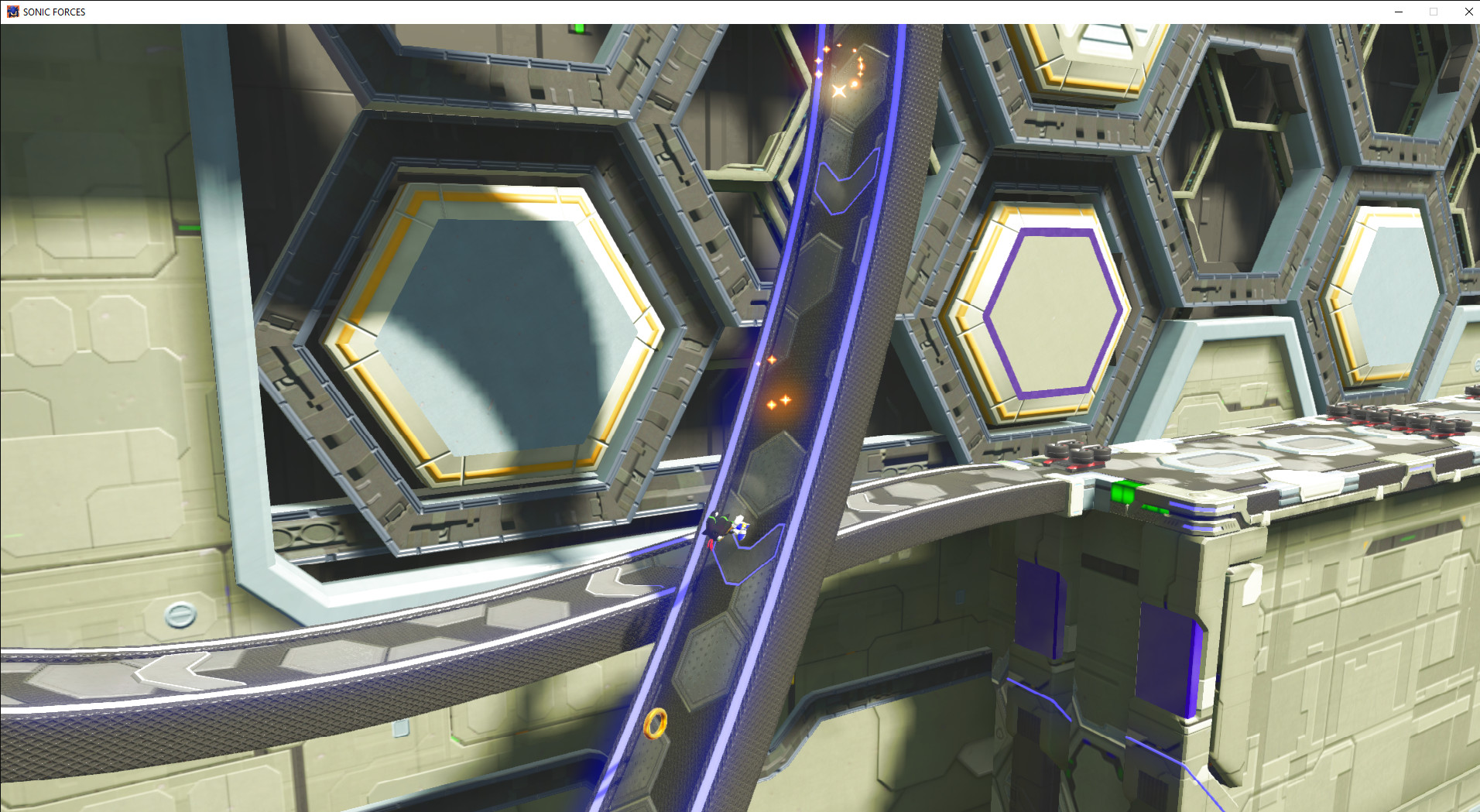Minimize the Sonic Forces window
The image size is (1480, 812).
tap(1398, 12)
